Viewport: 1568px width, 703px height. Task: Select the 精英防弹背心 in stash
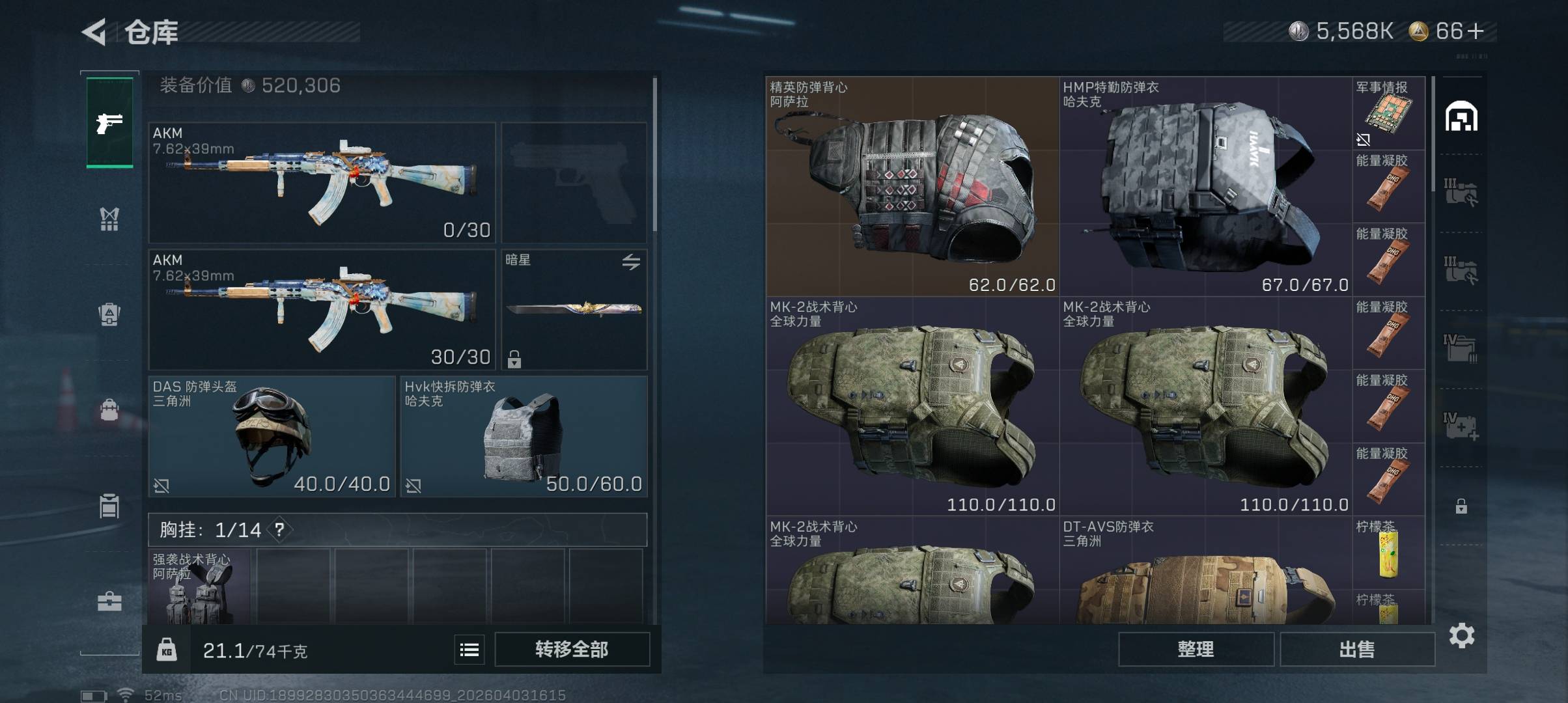coord(912,186)
